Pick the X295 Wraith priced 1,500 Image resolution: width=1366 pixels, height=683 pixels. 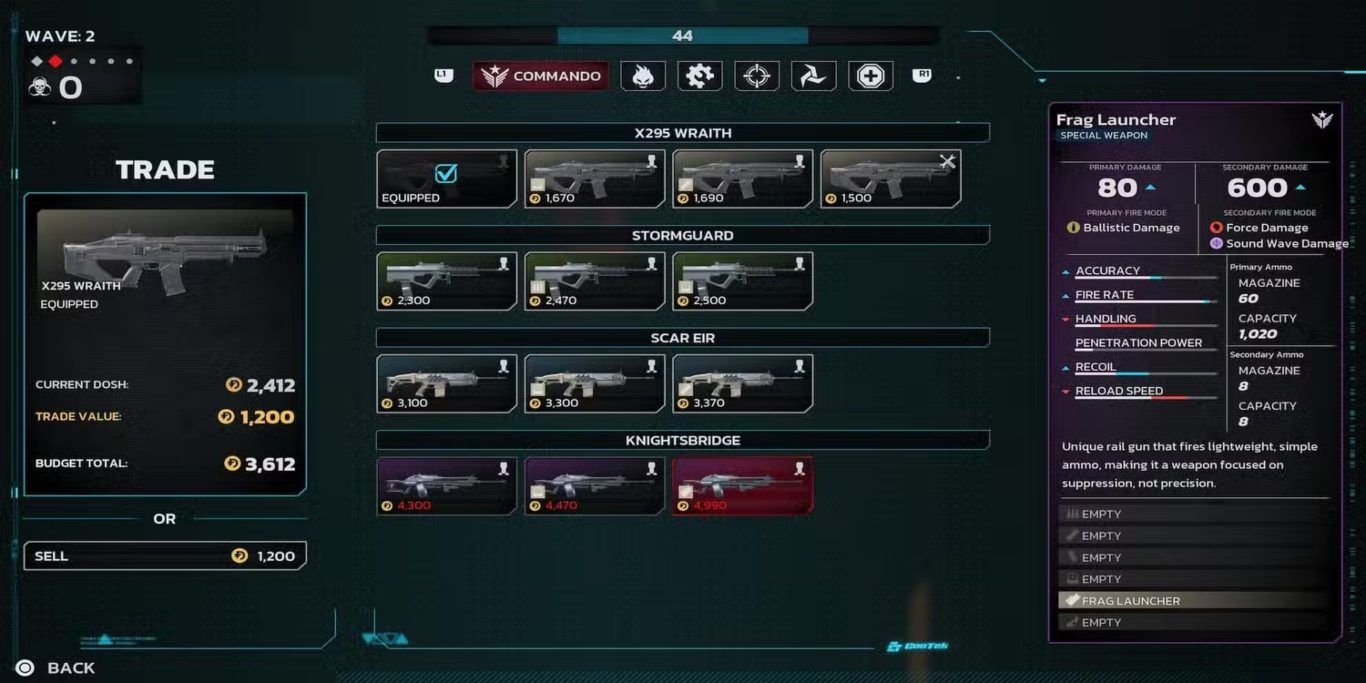(891, 179)
